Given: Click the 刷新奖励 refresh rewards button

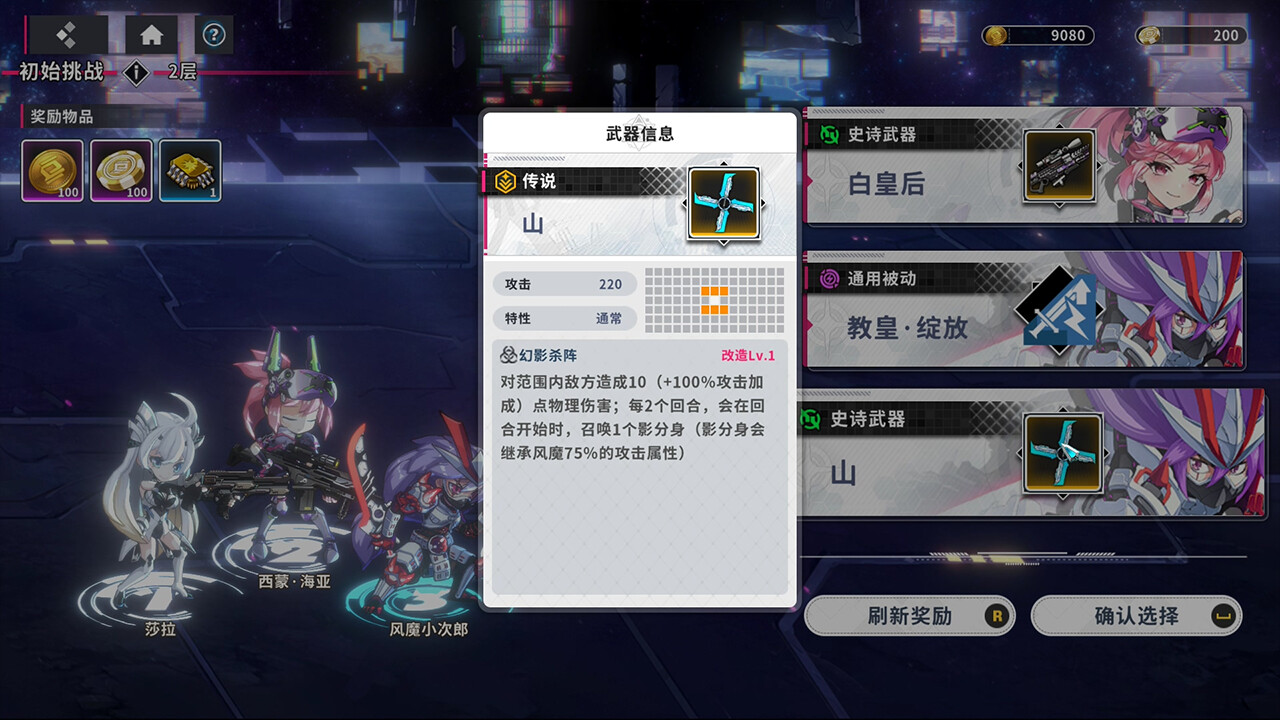Looking at the screenshot, I should (909, 616).
